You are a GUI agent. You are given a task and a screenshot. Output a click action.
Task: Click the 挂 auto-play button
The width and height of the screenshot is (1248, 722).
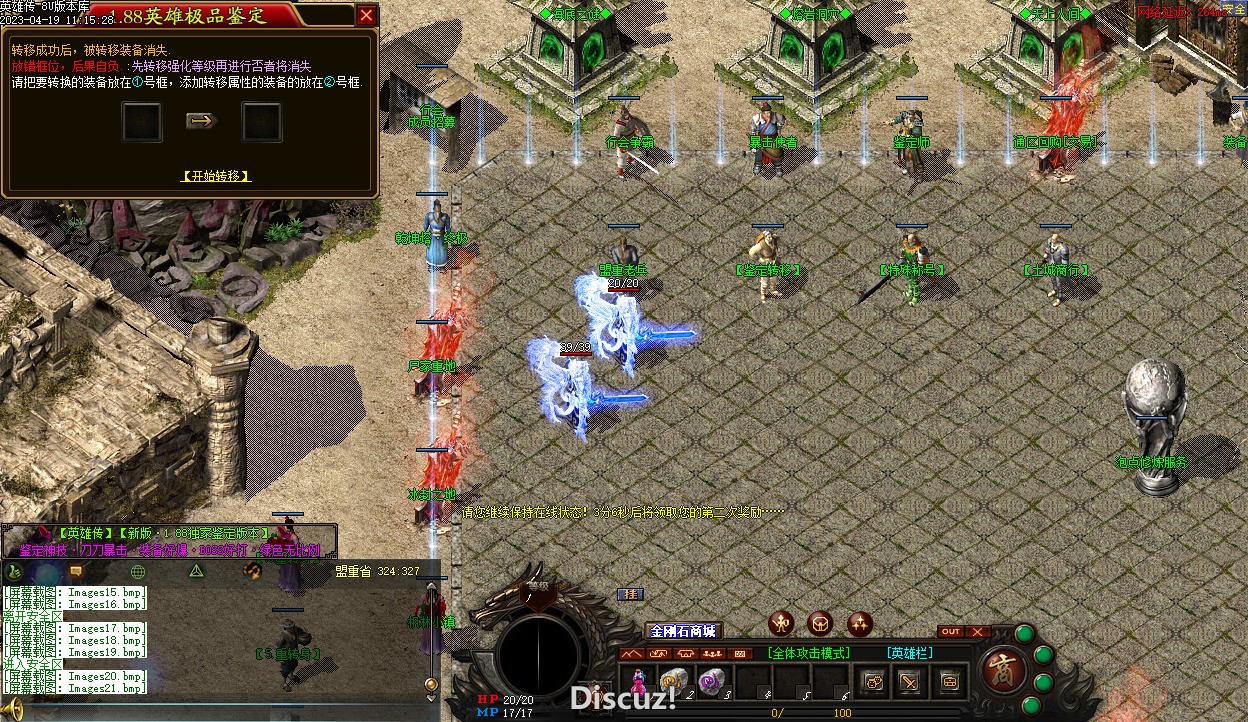point(630,595)
